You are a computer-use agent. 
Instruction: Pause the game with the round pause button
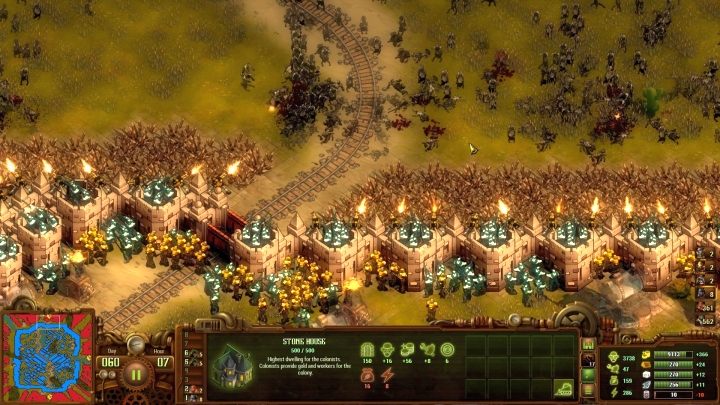[x=137, y=377]
